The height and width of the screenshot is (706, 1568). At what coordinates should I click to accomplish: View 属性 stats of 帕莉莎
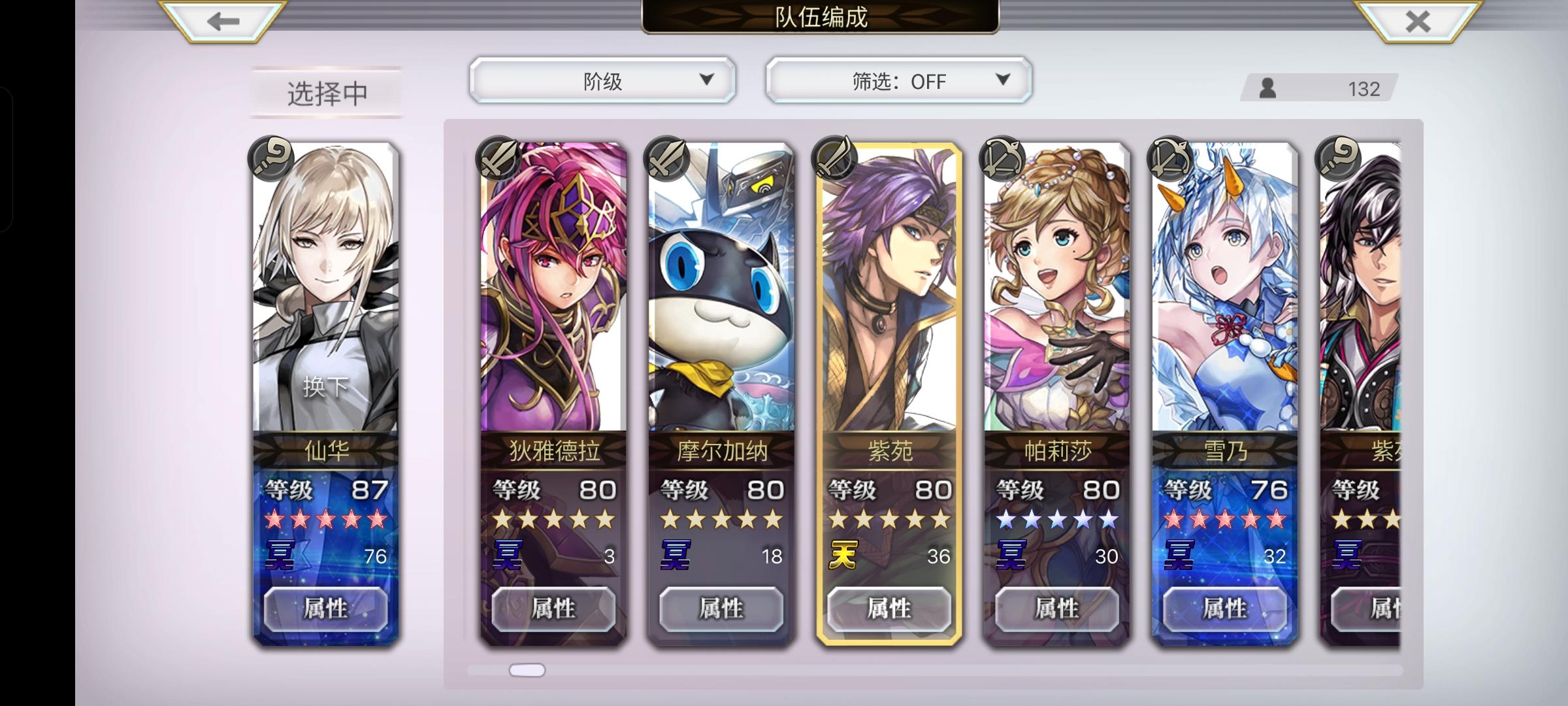[x=1057, y=609]
